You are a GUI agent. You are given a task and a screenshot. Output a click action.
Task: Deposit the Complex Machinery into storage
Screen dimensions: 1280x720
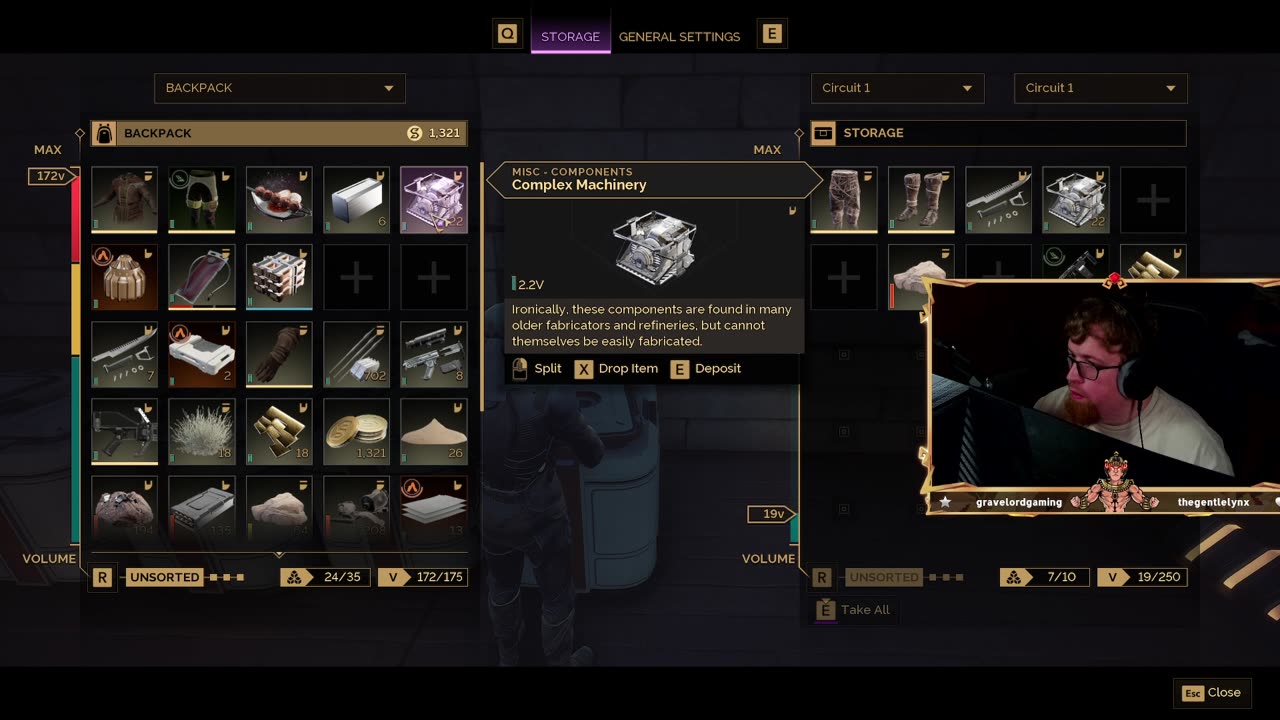coord(706,369)
